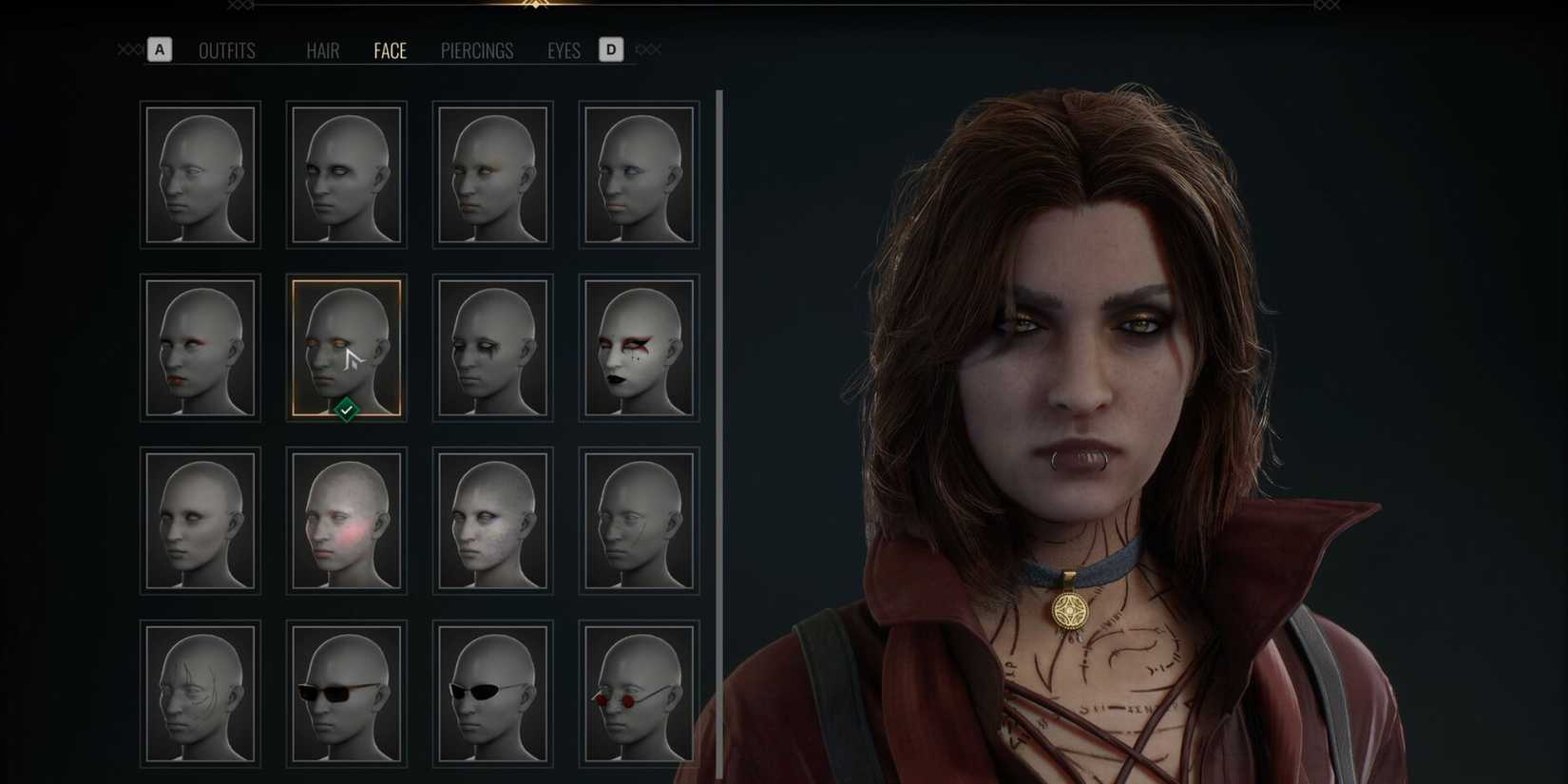
Task: Choose the face wearing dark narrow sunglasses
Action: click(x=492, y=694)
